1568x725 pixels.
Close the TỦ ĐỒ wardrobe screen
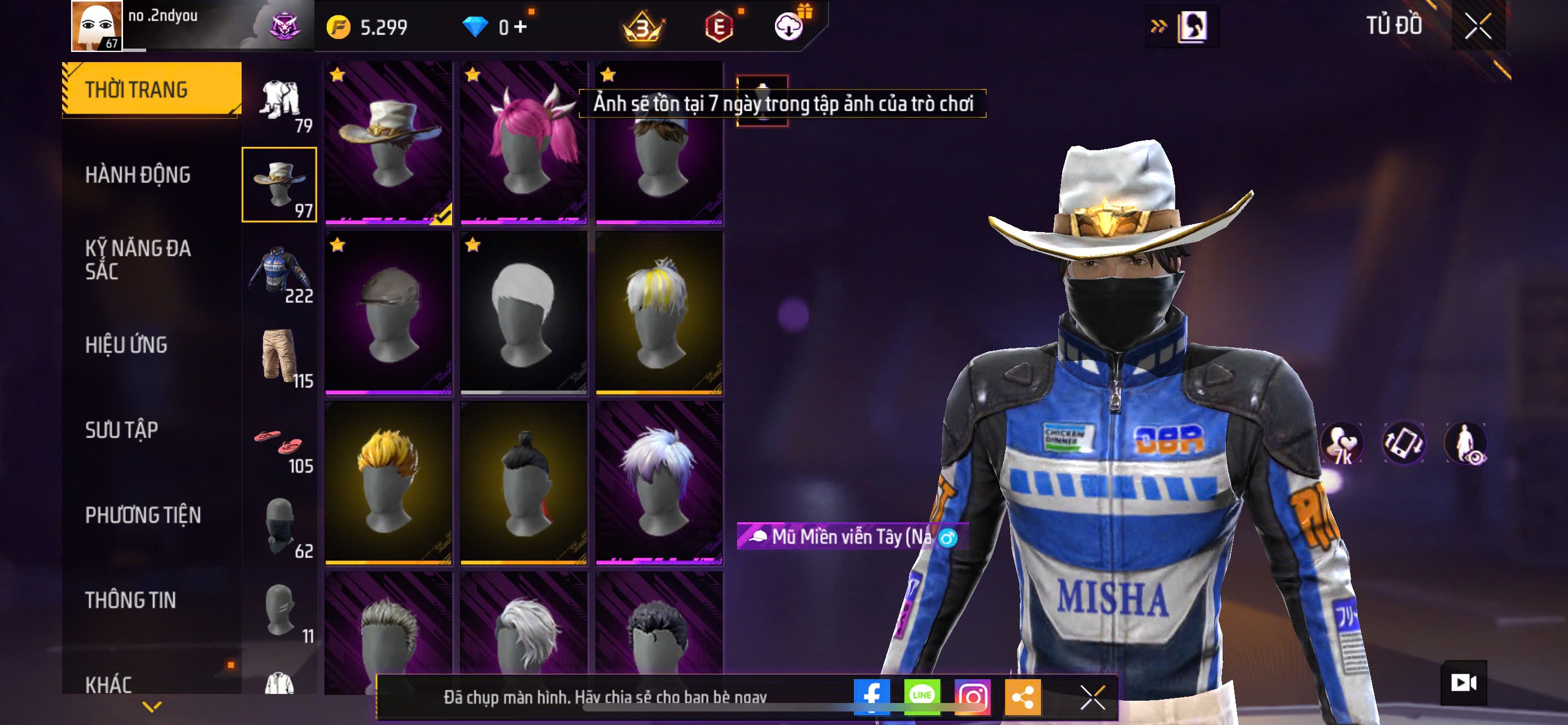tap(1477, 26)
